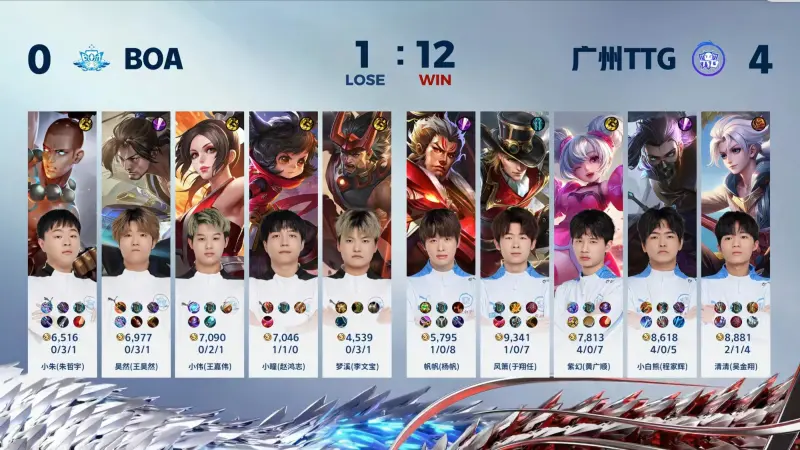Open player card of 小白熊(程家辉)
Viewport: 800px width, 450px height.
tap(661, 240)
